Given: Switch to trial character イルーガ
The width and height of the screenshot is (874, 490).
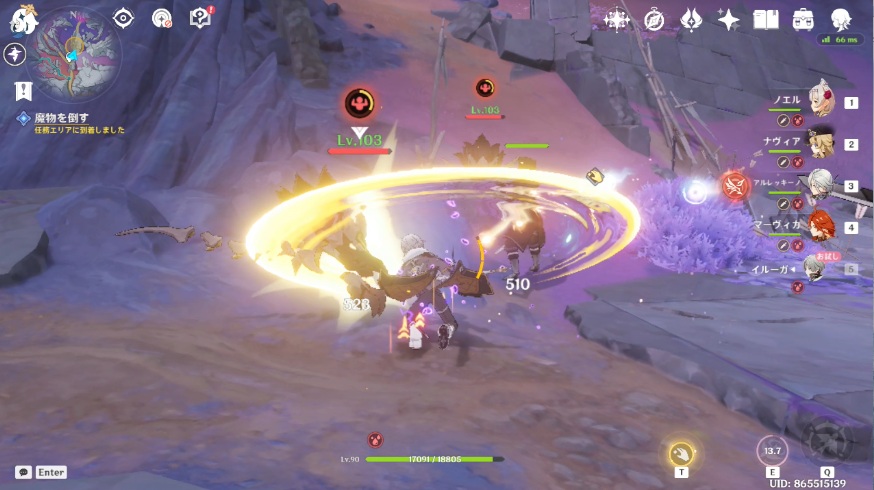Looking at the screenshot, I should pos(817,268).
